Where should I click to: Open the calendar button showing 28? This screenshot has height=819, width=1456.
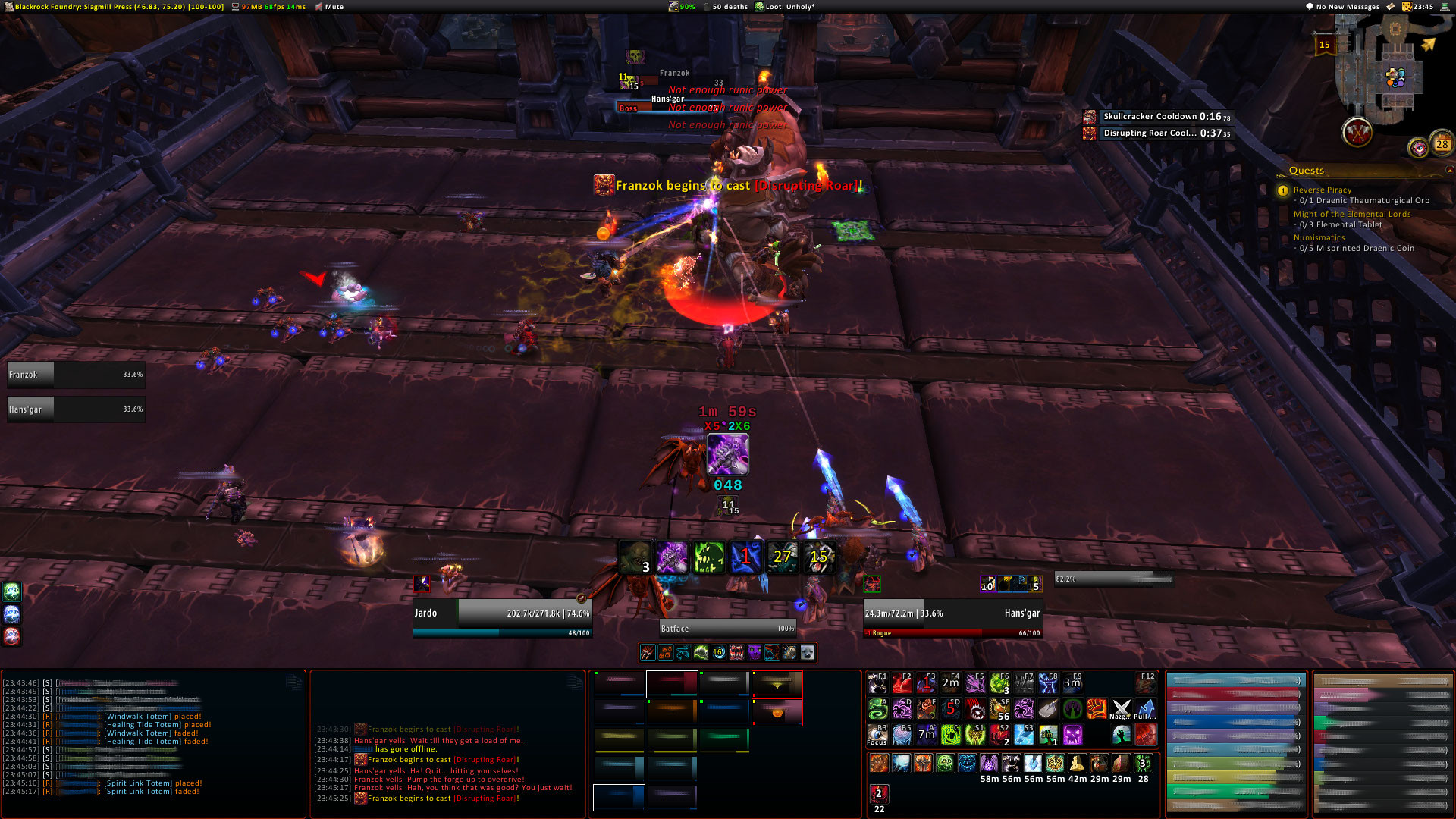click(x=1441, y=143)
